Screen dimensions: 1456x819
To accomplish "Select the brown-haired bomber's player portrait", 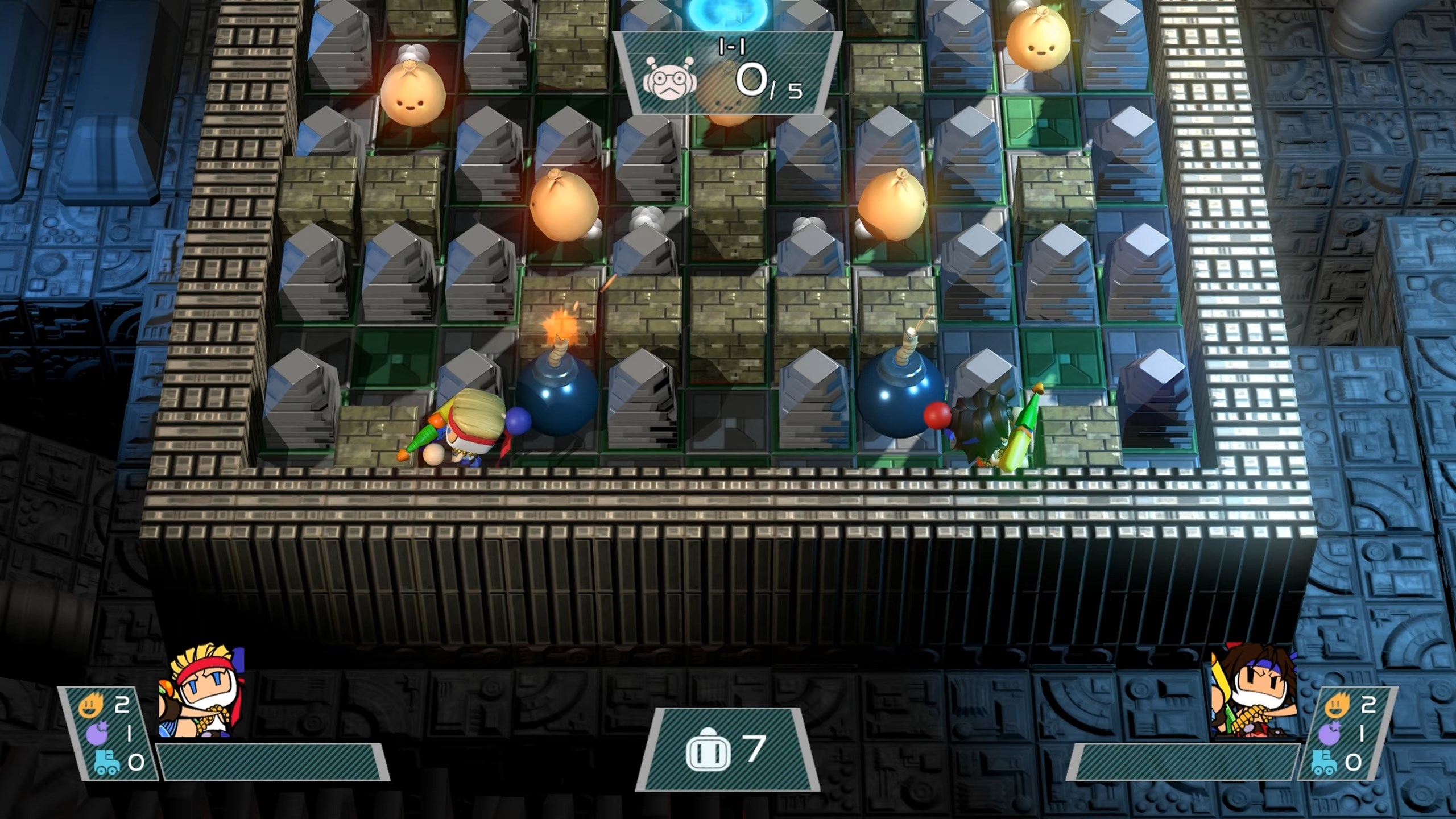I will [1252, 693].
